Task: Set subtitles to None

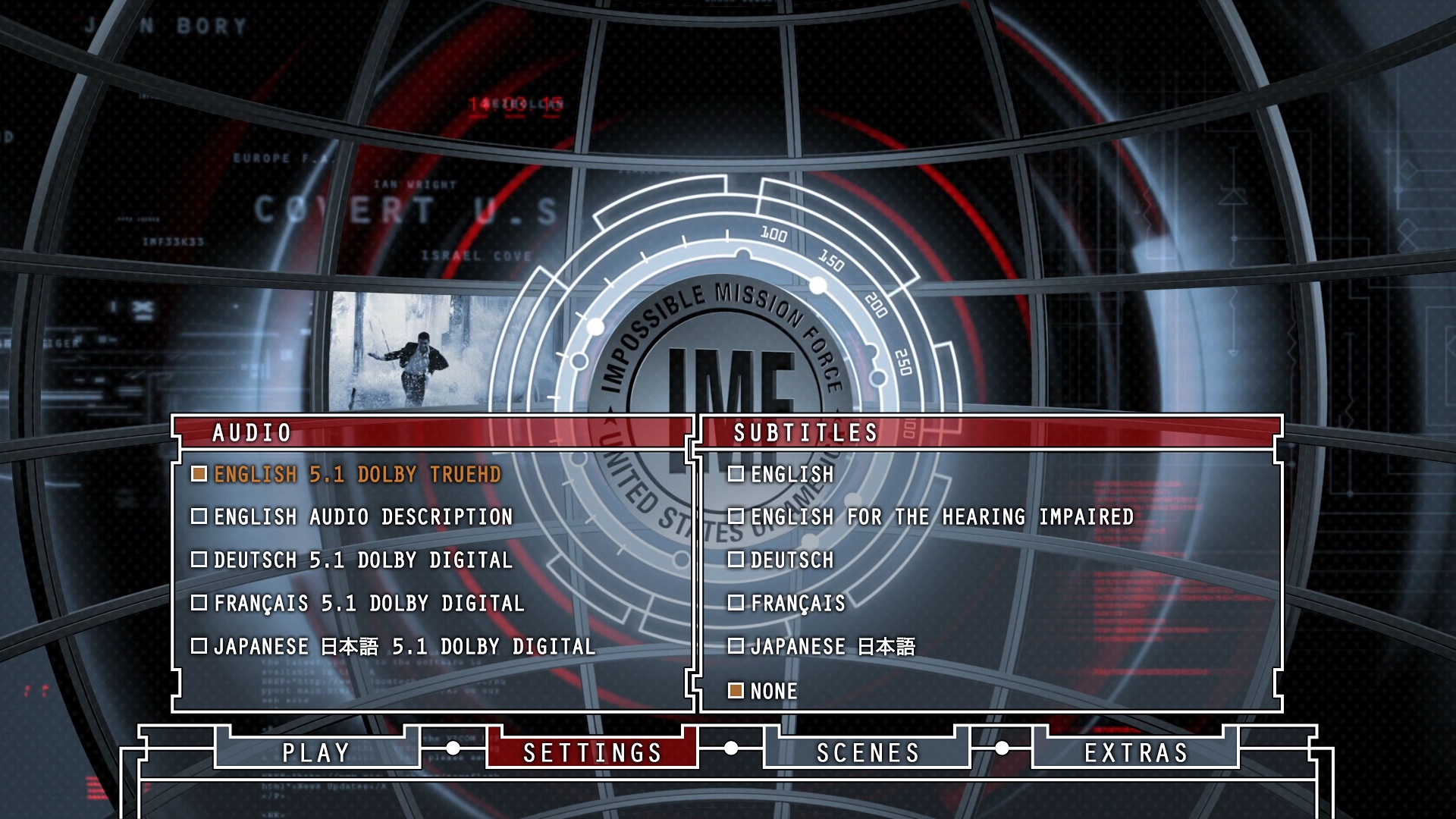Action: point(773,692)
